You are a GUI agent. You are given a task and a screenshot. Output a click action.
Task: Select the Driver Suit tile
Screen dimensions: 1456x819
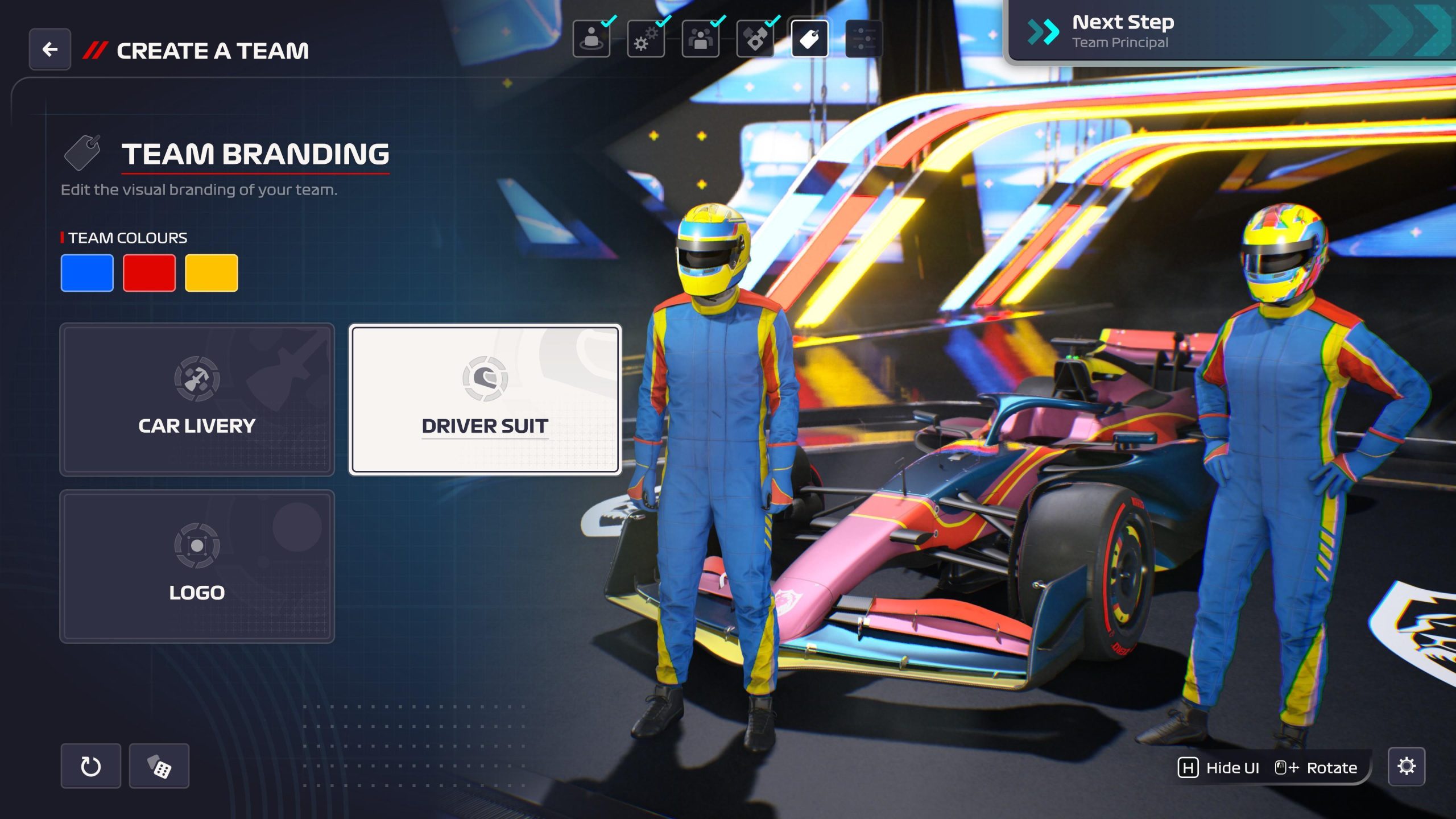point(485,399)
